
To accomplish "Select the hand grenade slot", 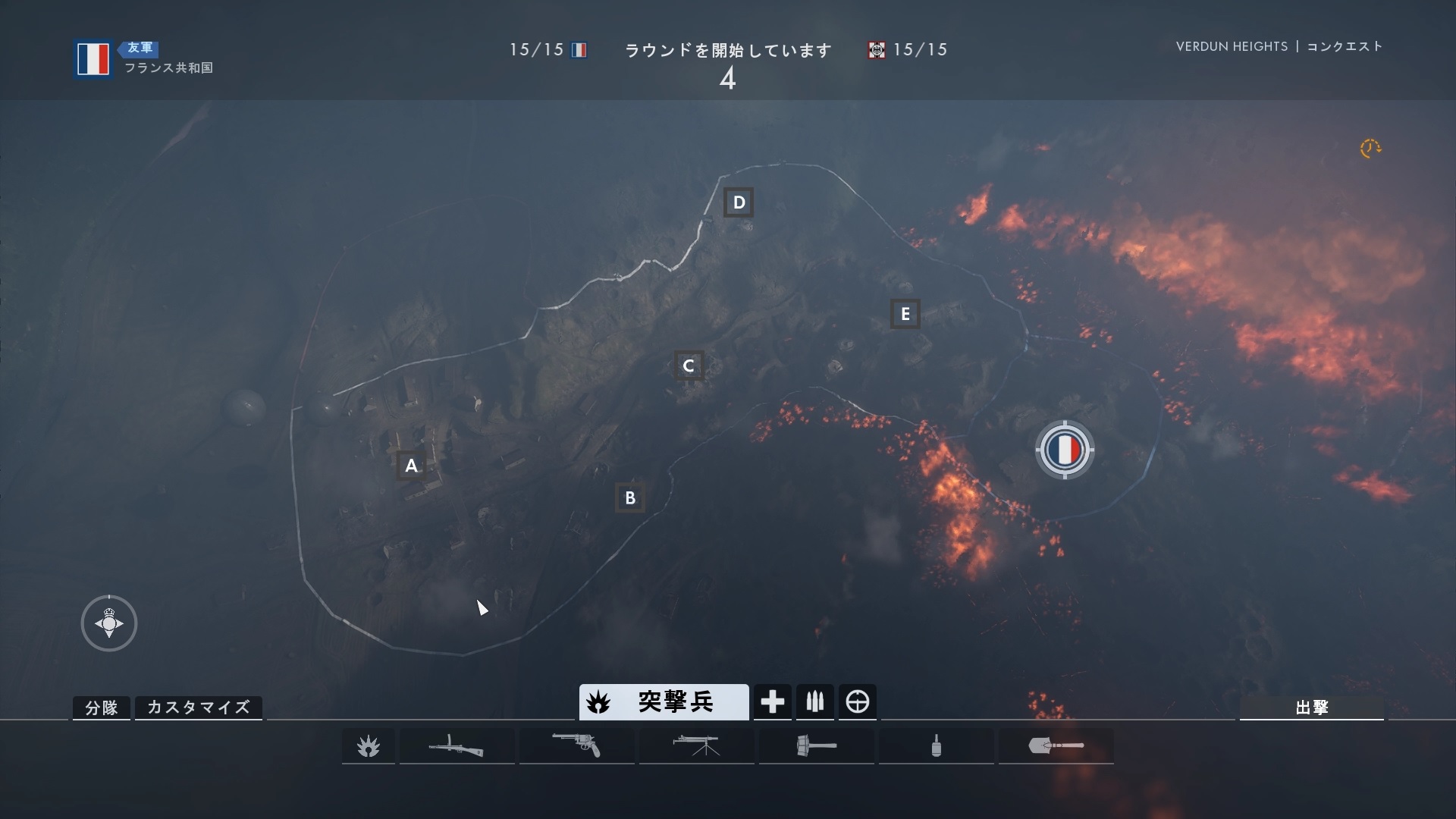I will coord(936,746).
